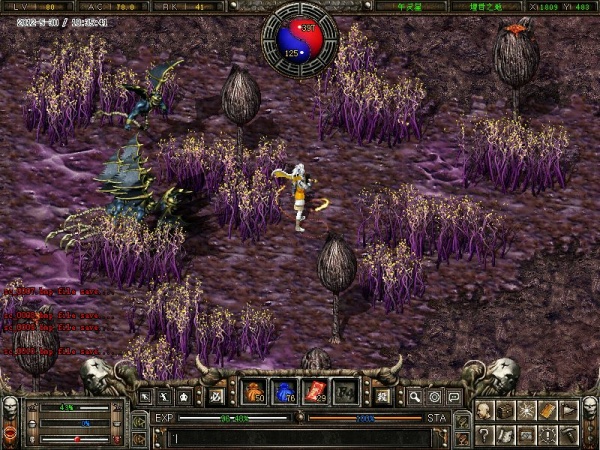
Task: Adjust the red knob slider
Action: coord(77,438)
